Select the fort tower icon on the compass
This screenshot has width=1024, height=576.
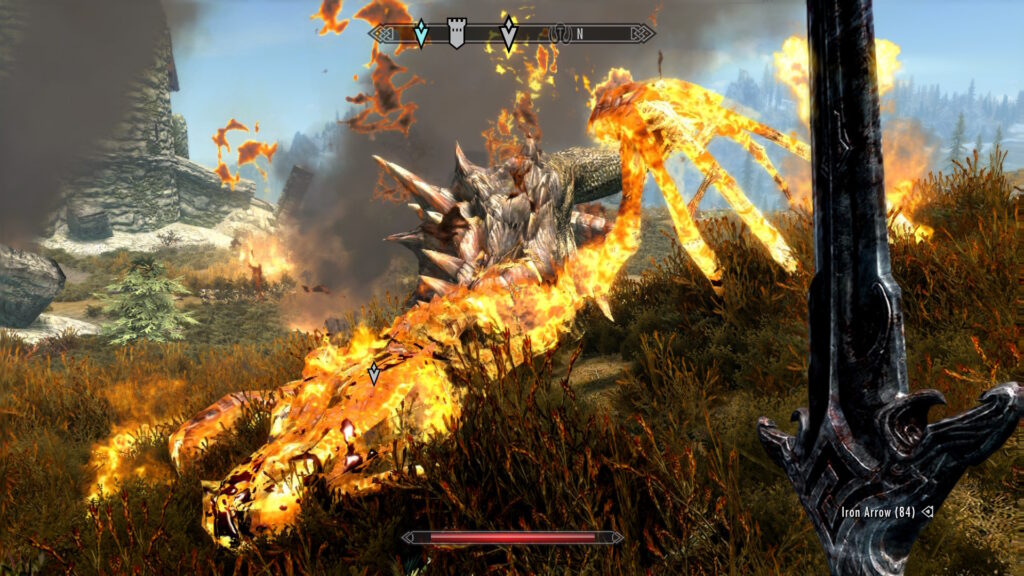pos(456,33)
